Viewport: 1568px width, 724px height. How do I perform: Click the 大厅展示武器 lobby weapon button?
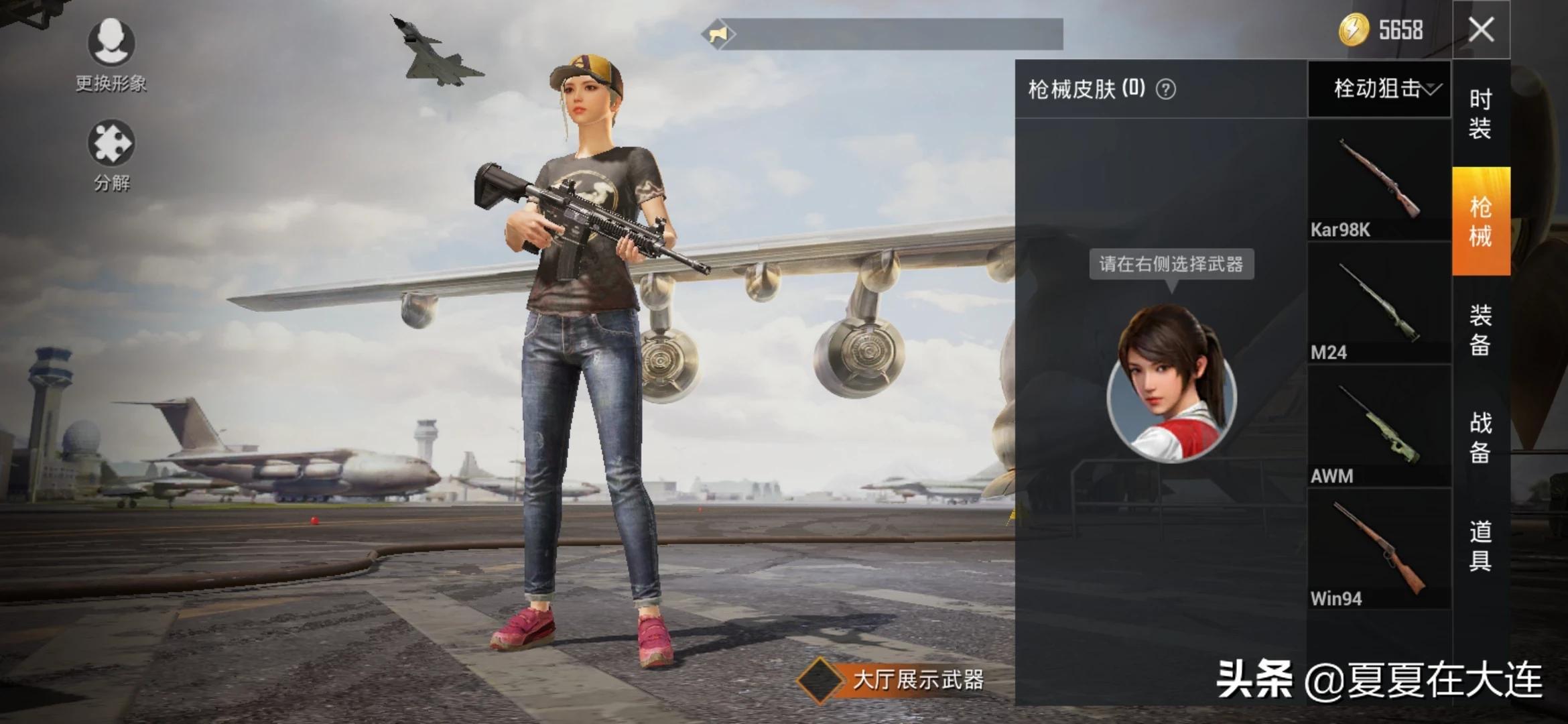tap(891, 680)
